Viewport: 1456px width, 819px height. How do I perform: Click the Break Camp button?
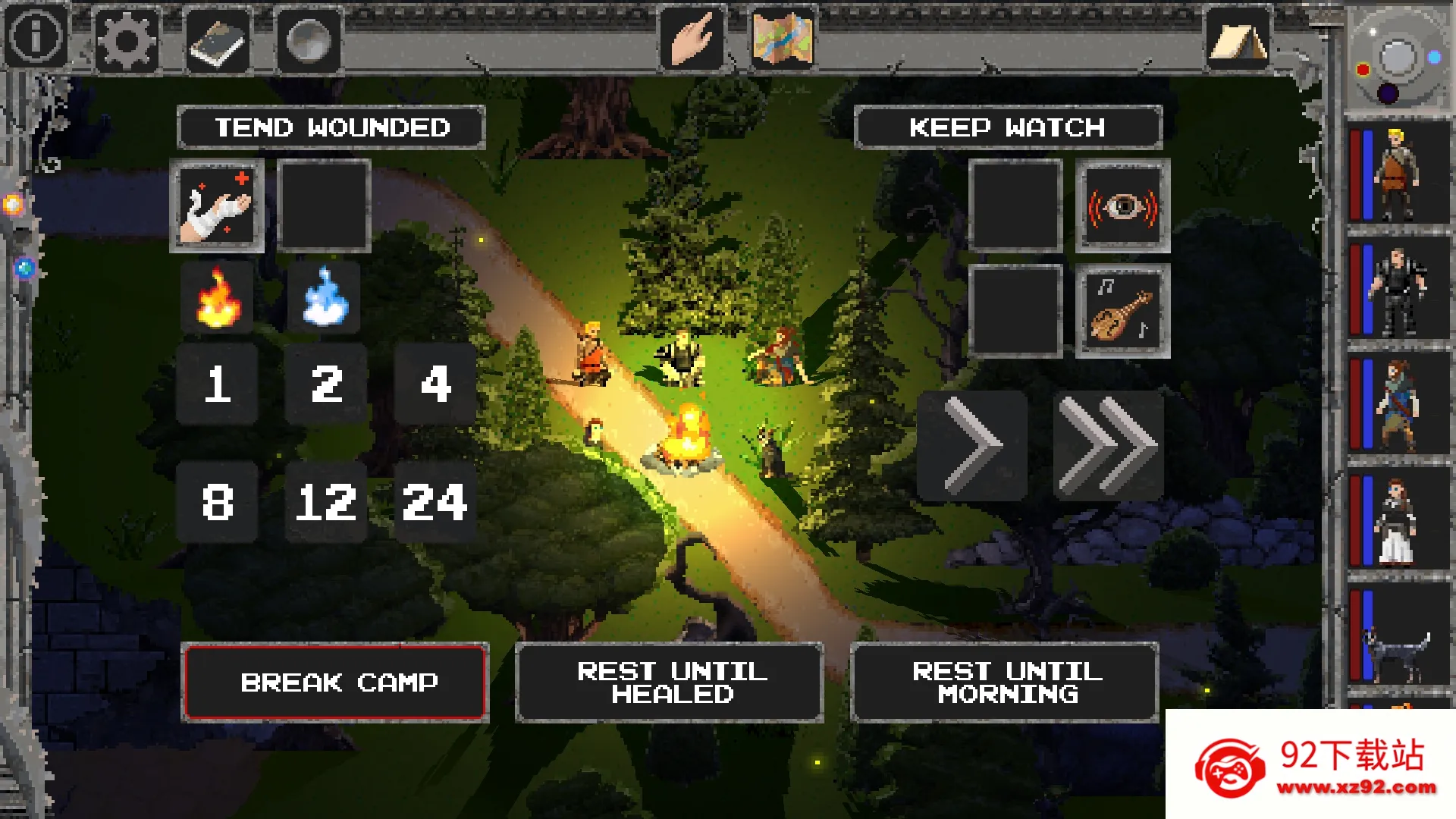point(335,682)
